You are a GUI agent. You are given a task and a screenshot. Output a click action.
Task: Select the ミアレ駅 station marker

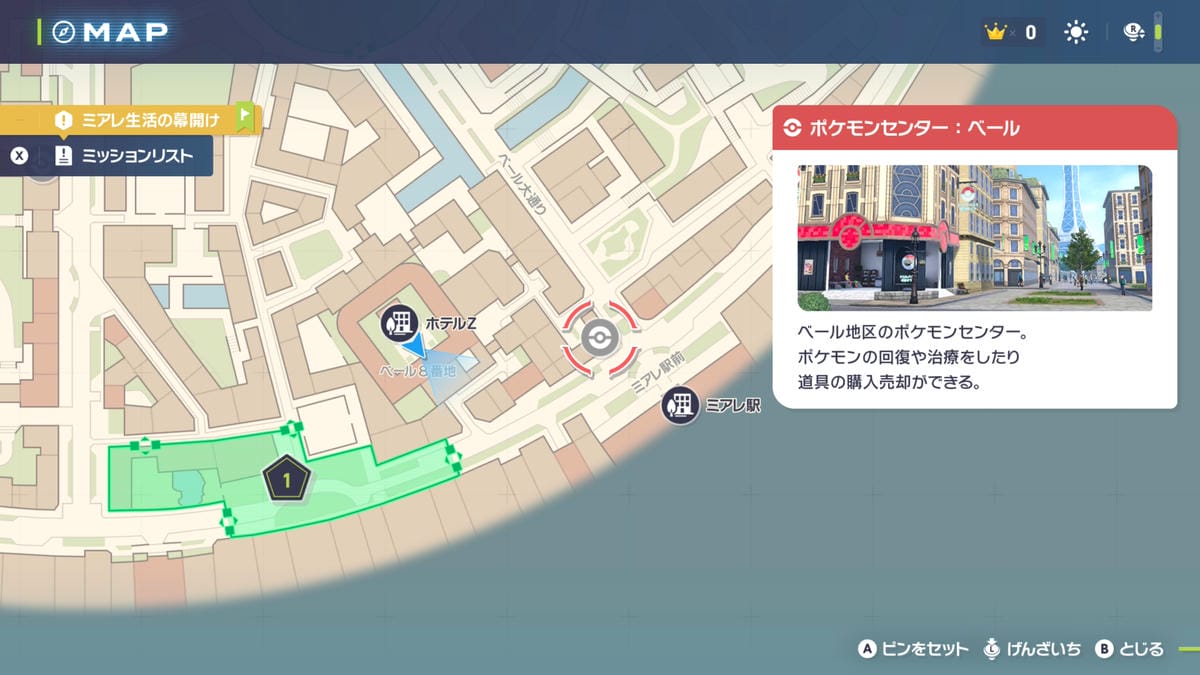point(680,405)
